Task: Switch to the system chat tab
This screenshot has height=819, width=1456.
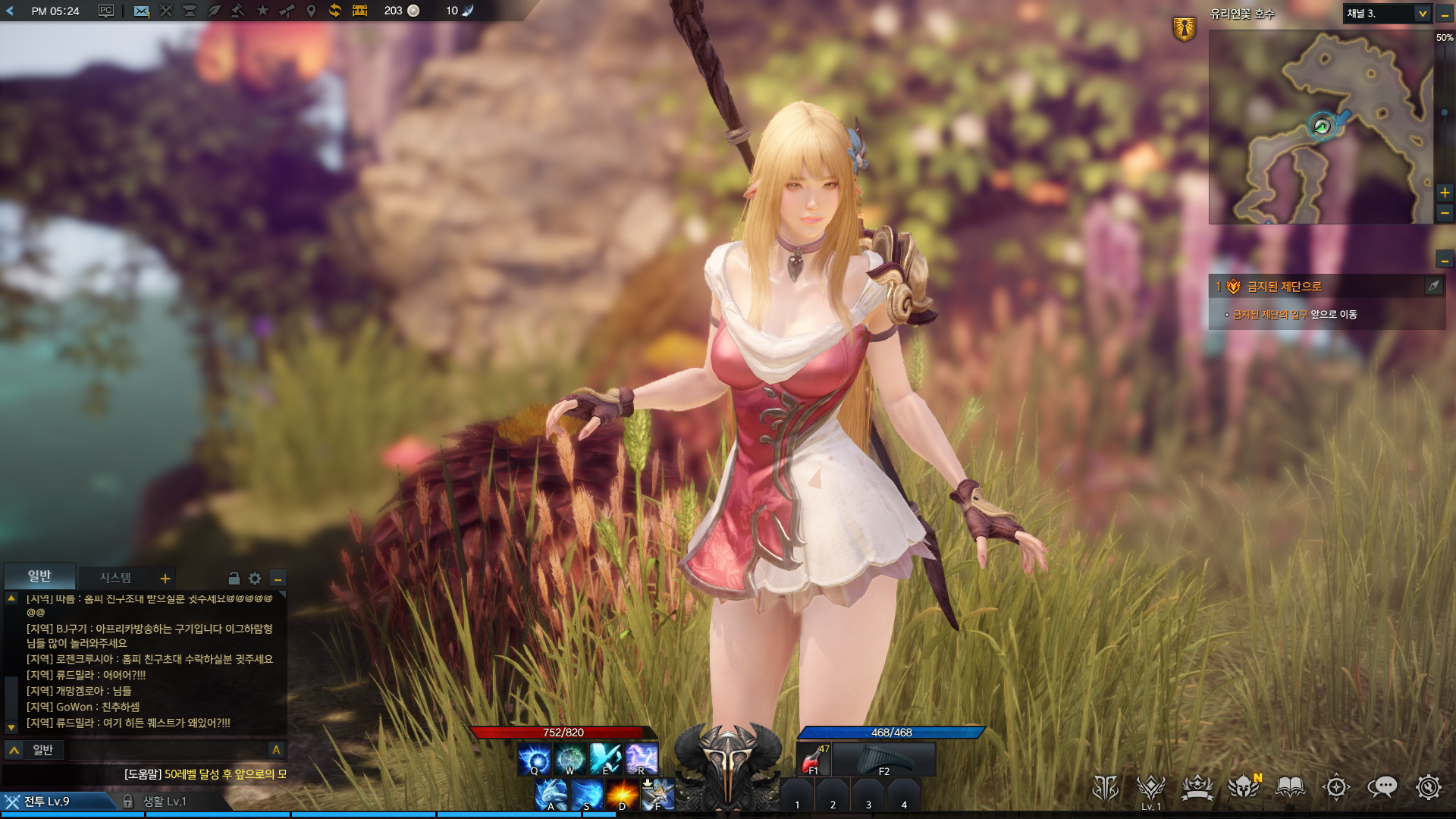Action: [x=115, y=578]
